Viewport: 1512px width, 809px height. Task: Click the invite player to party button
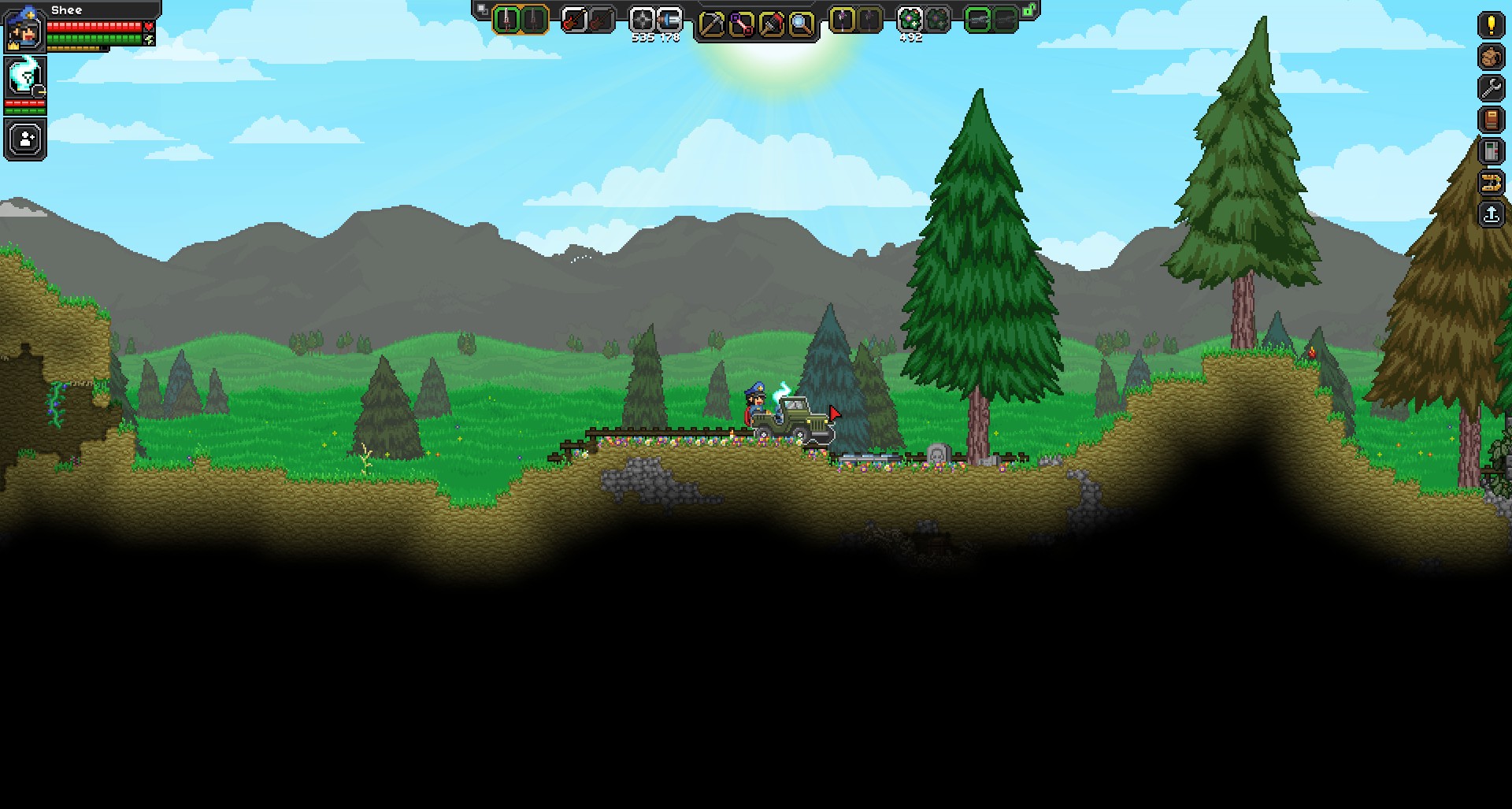click(x=25, y=139)
